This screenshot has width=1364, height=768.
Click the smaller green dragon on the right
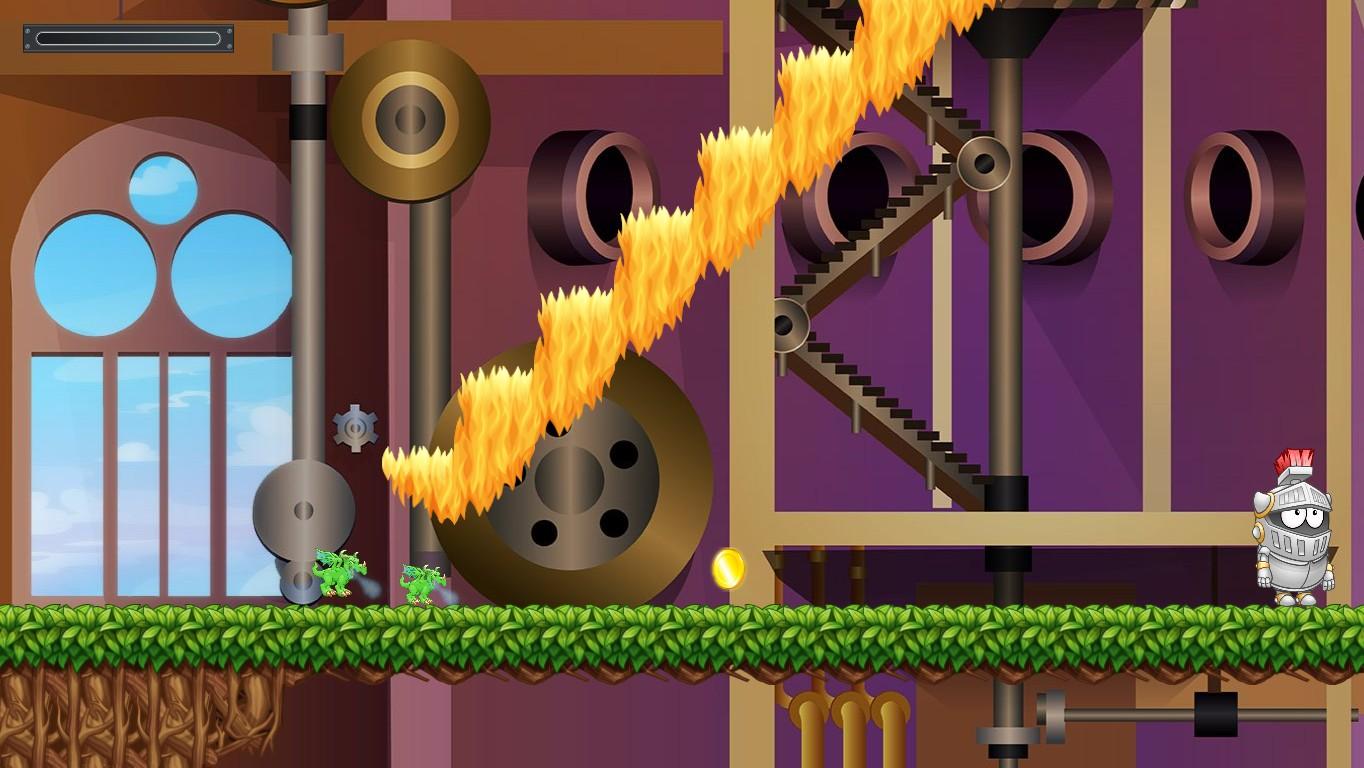(420, 578)
